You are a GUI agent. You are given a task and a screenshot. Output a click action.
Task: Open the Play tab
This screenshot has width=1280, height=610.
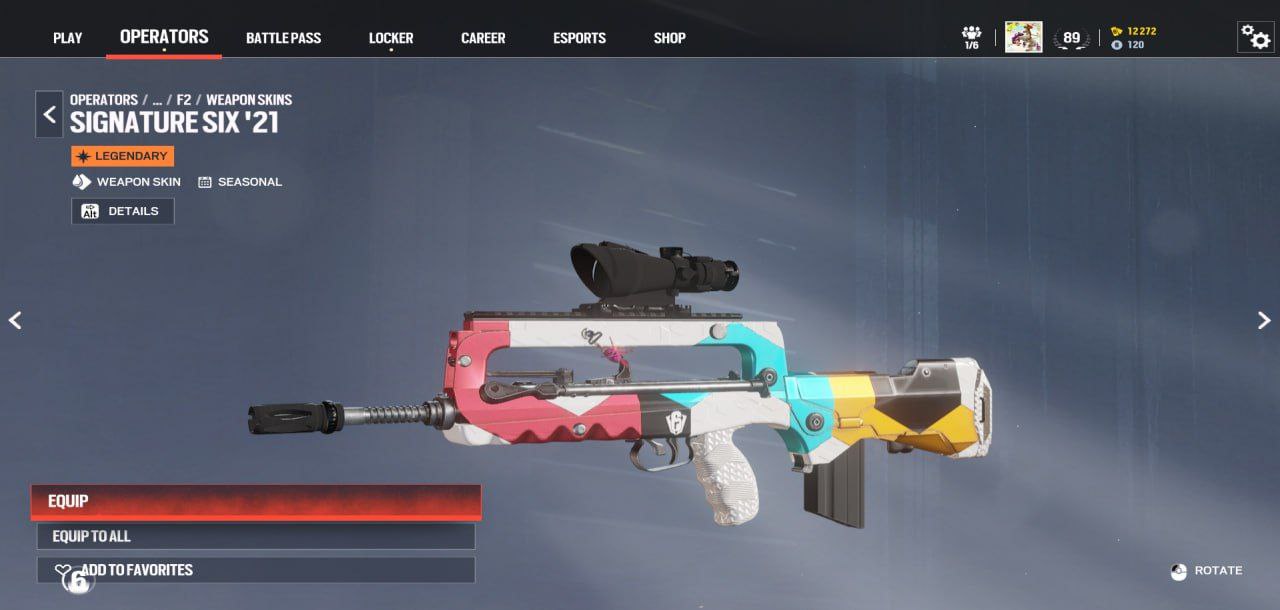(67, 38)
